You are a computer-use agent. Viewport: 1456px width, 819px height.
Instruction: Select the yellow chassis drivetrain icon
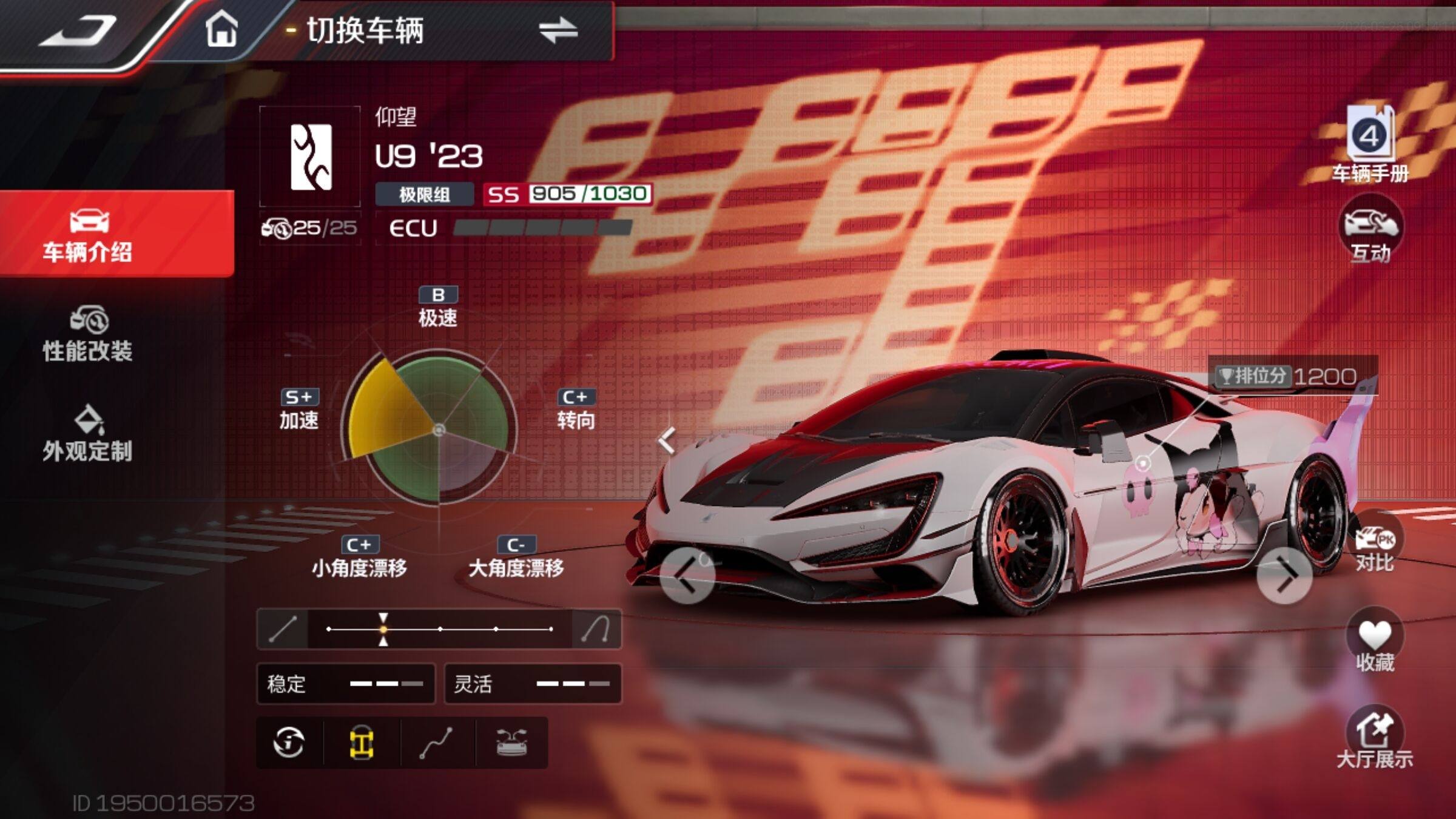point(362,743)
